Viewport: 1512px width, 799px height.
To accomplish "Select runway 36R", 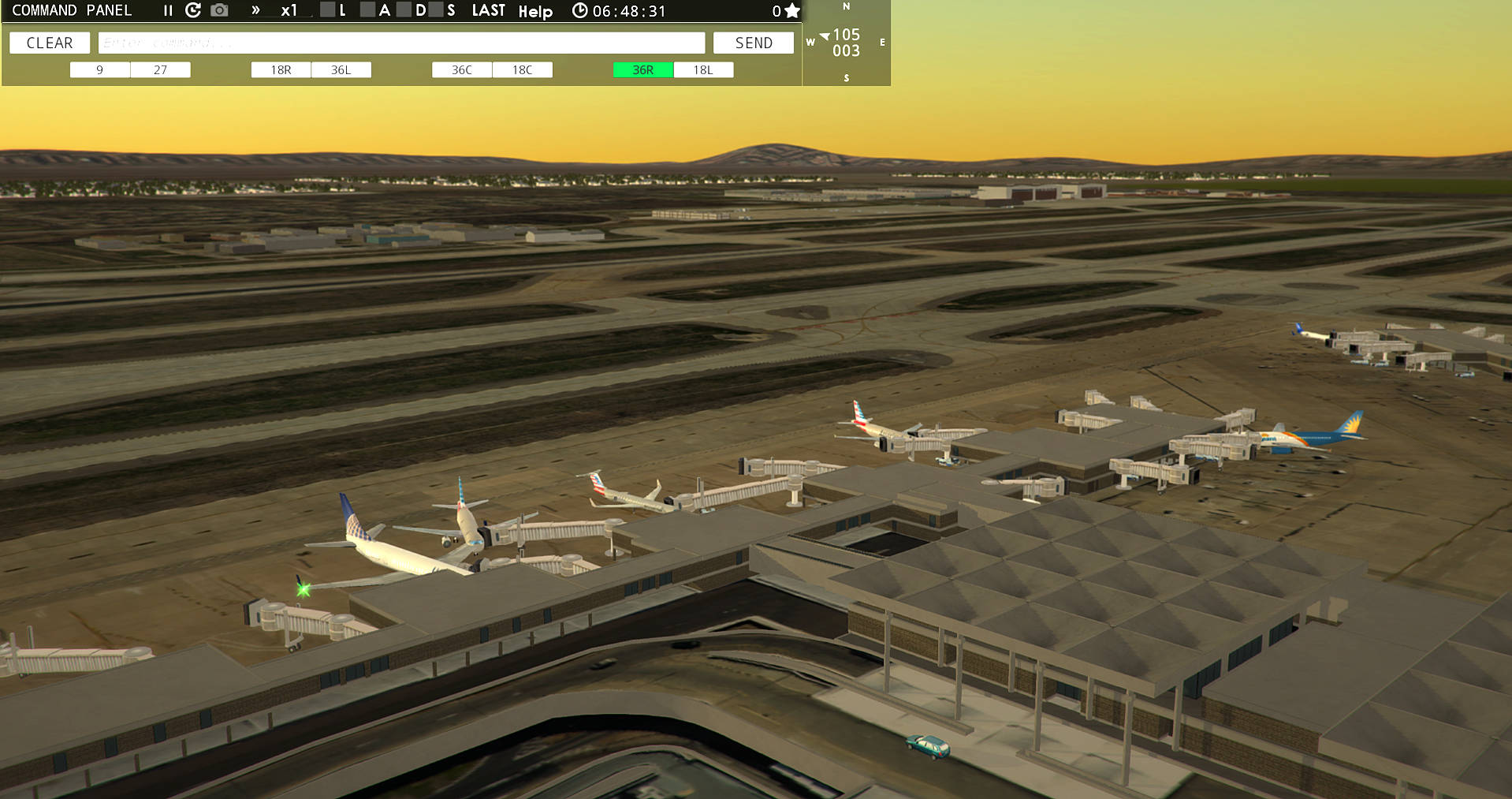I will tap(642, 69).
